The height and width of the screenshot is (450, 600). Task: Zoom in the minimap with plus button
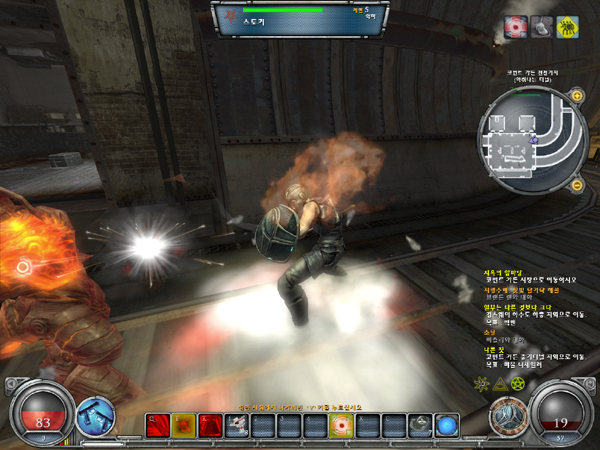pos(577,96)
